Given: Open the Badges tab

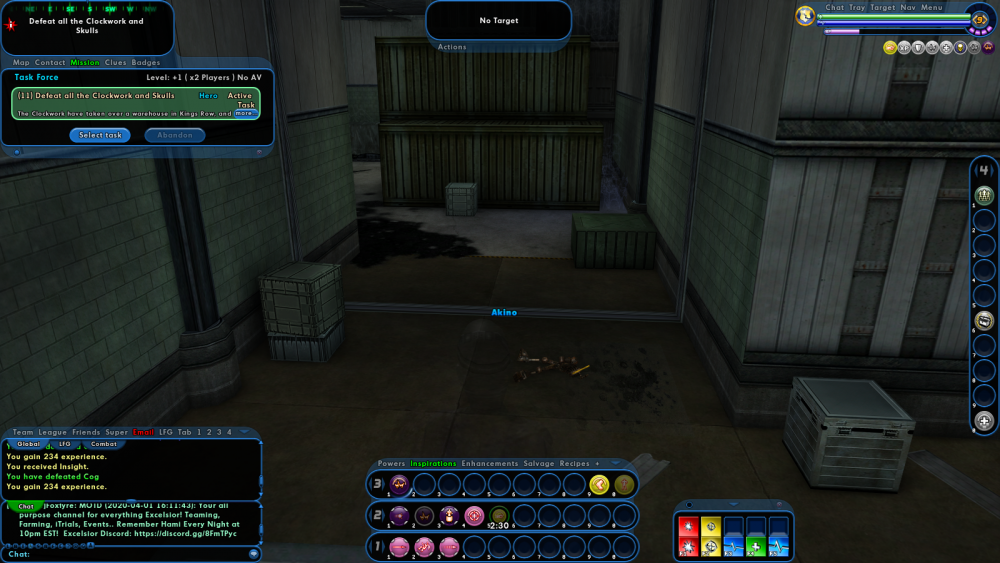Looking at the screenshot, I should click(146, 63).
